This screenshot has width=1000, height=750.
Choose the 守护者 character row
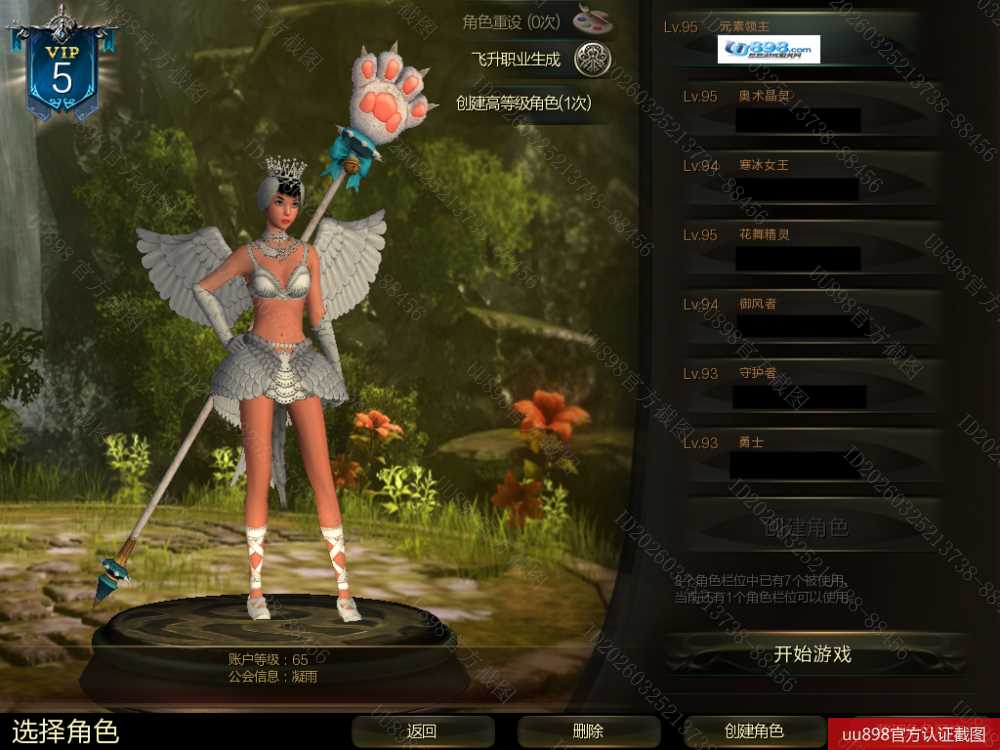[x=800, y=385]
